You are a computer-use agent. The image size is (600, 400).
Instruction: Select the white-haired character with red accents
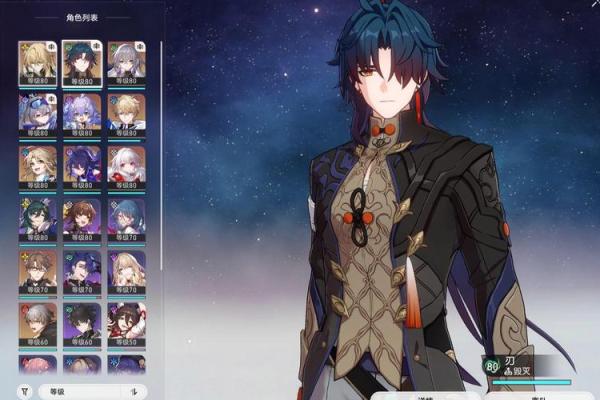point(126,163)
